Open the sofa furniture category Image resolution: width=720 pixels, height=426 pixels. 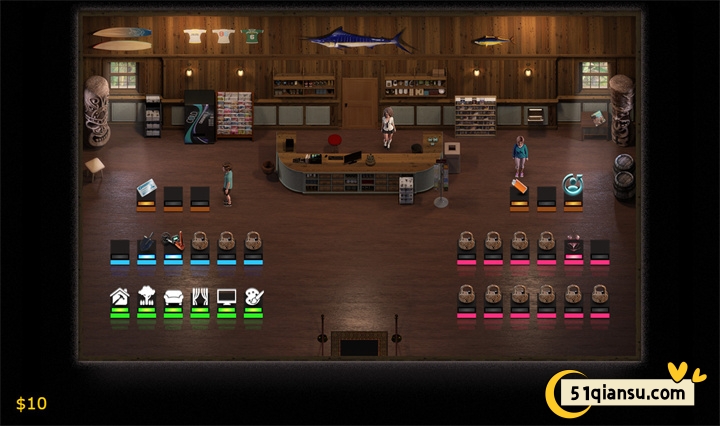(x=173, y=297)
